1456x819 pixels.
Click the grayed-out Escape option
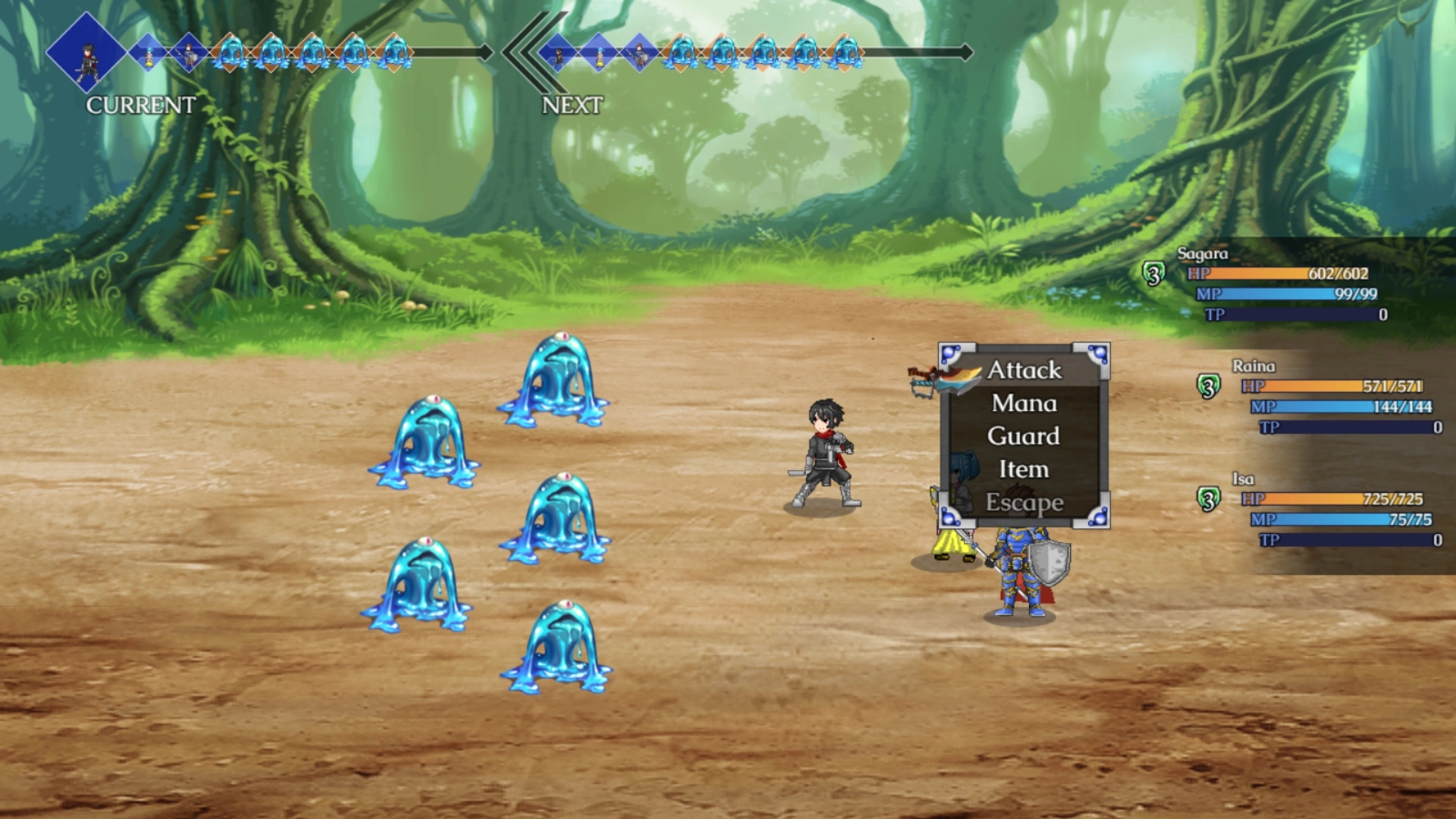click(x=1023, y=502)
